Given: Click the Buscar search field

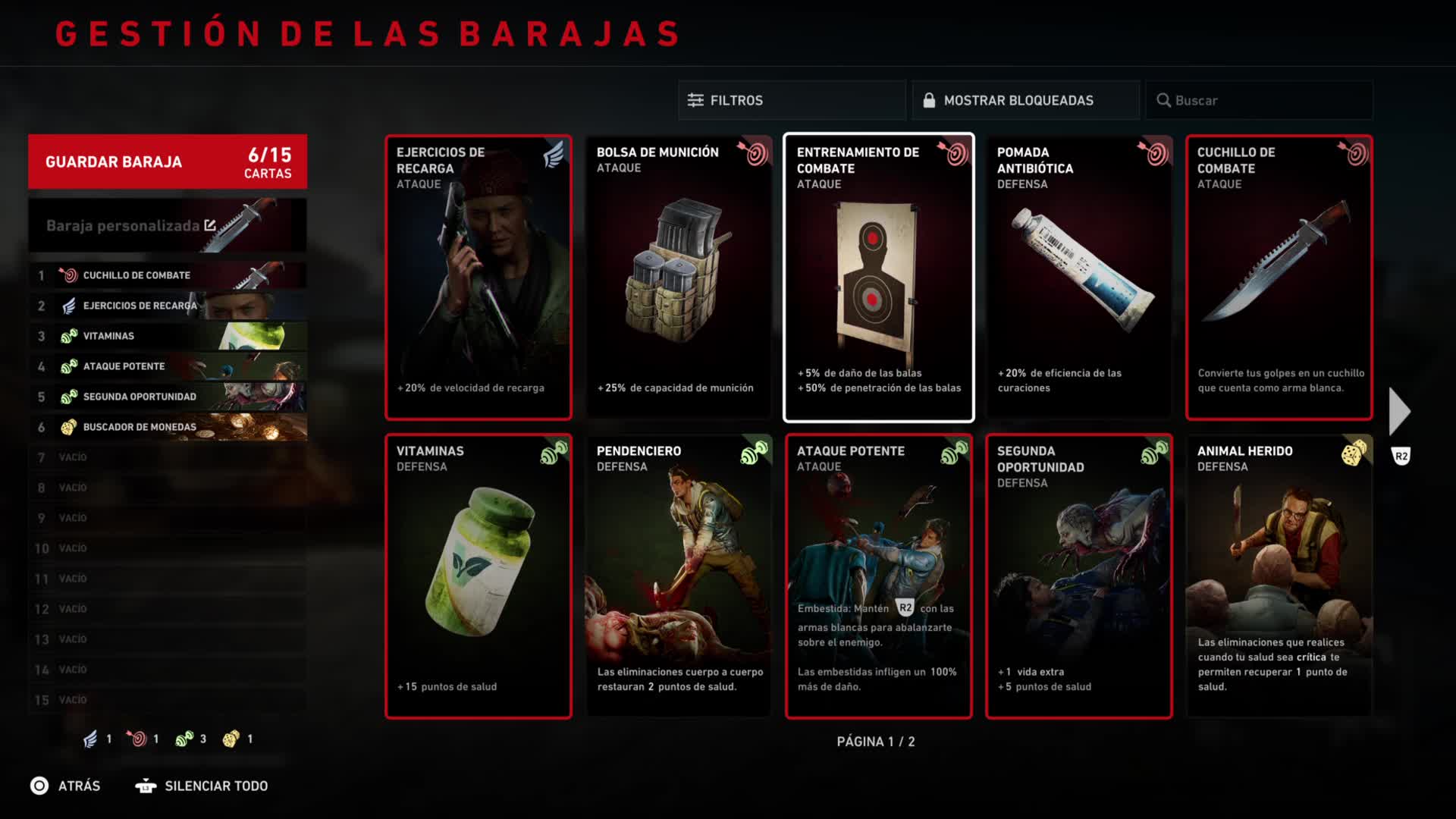Looking at the screenshot, I should click(x=1259, y=100).
